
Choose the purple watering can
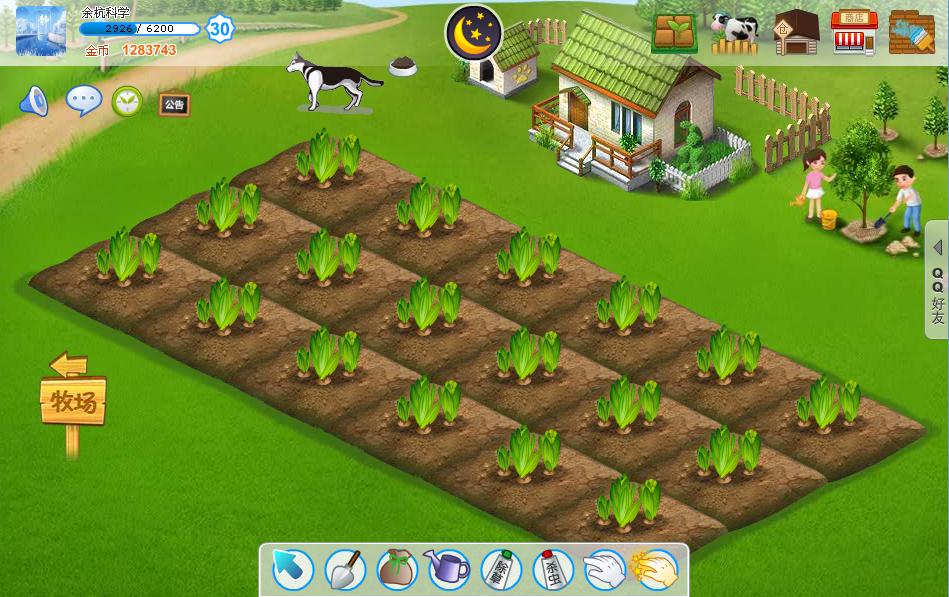click(x=449, y=570)
